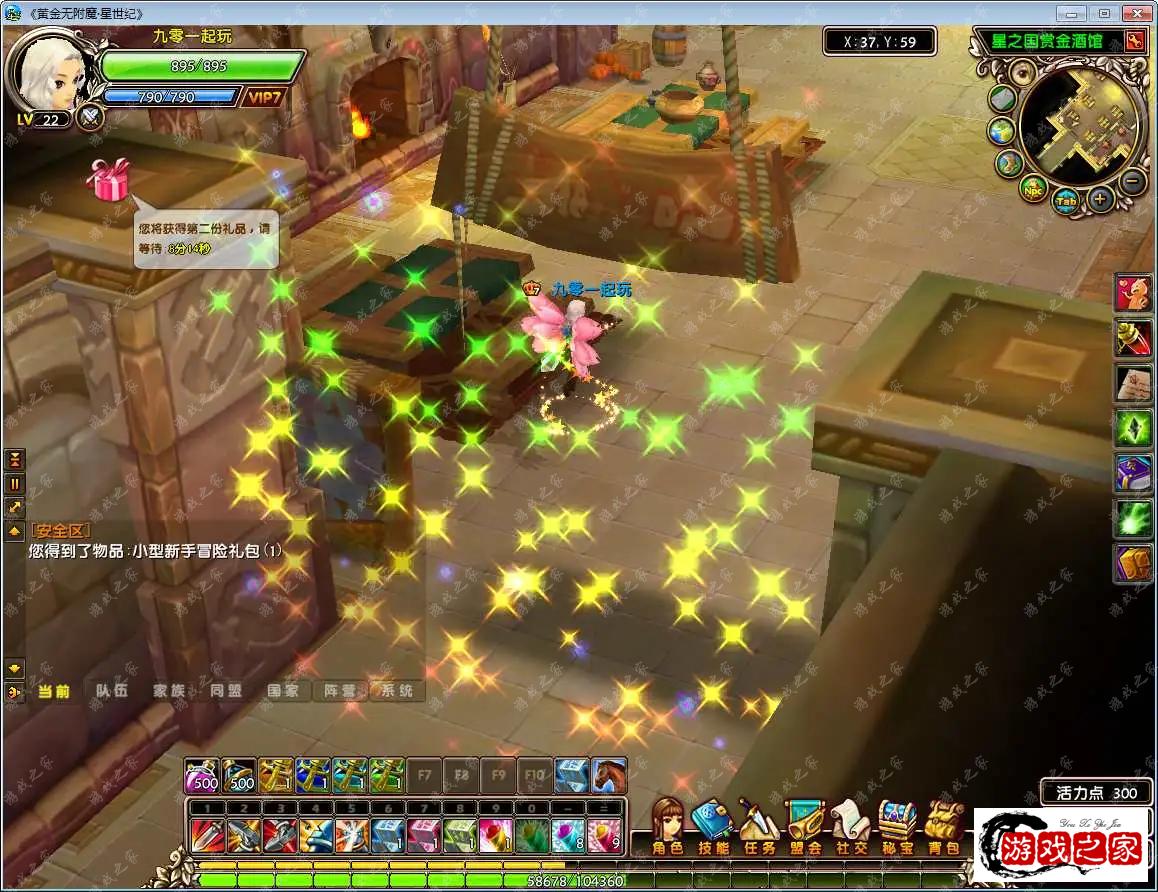
Task: Open the 背包 backpack inventory
Action: (943, 826)
